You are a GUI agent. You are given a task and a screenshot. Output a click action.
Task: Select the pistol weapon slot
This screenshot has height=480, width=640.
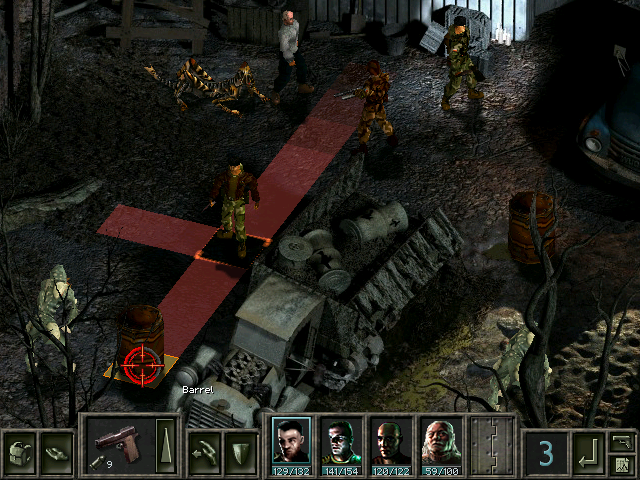click(117, 443)
